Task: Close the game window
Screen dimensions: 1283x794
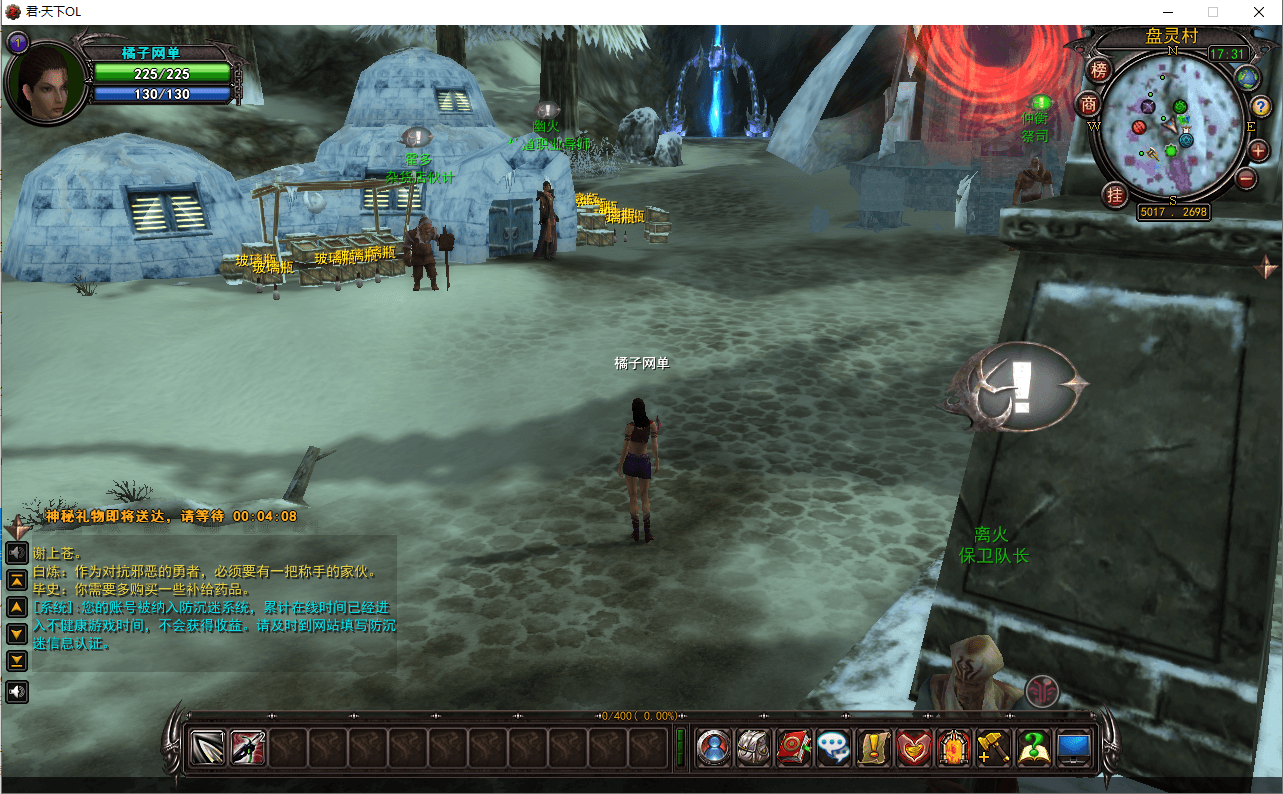Action: pos(1258,12)
